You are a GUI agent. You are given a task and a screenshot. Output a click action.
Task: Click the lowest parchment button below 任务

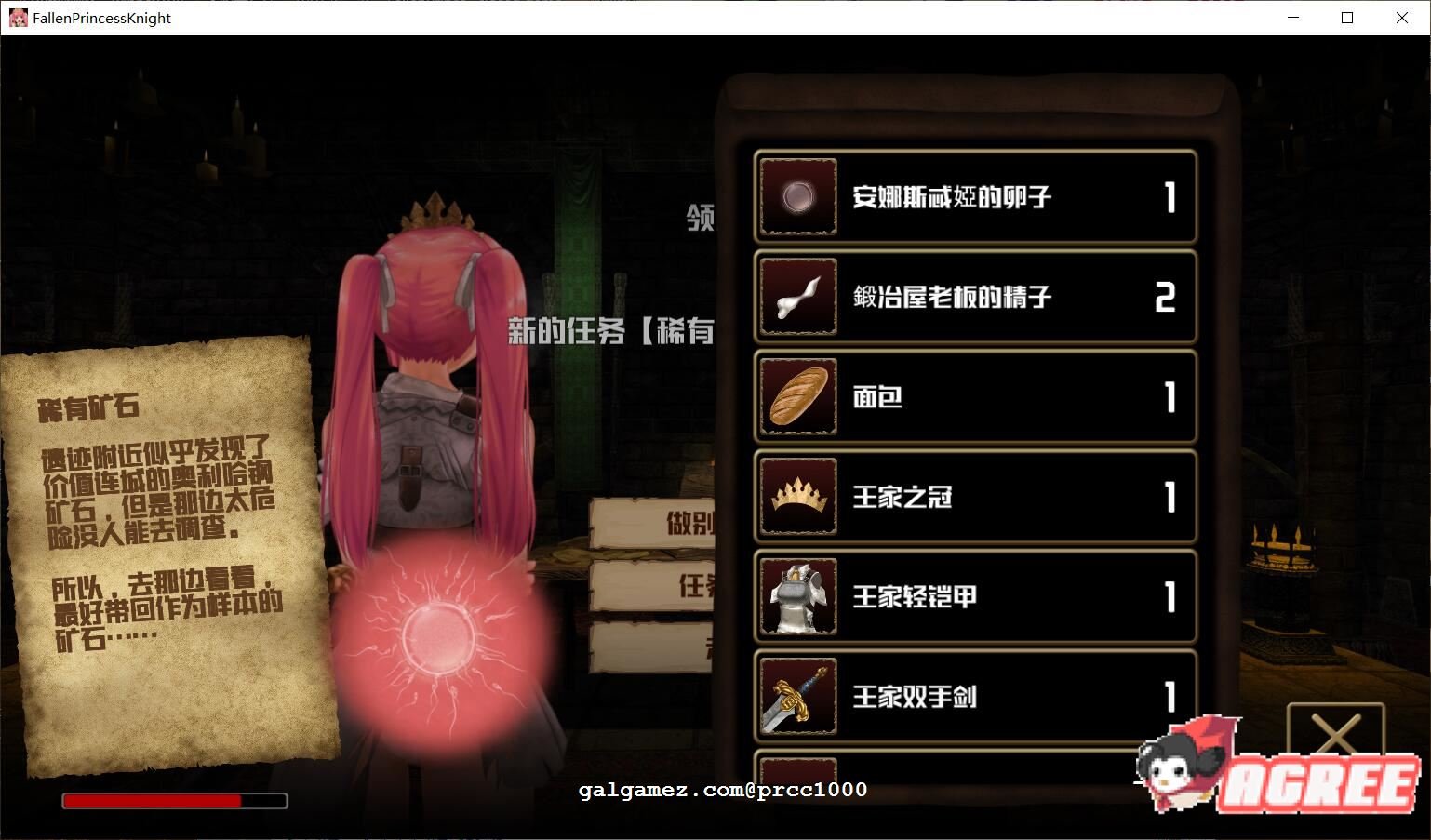[651, 648]
